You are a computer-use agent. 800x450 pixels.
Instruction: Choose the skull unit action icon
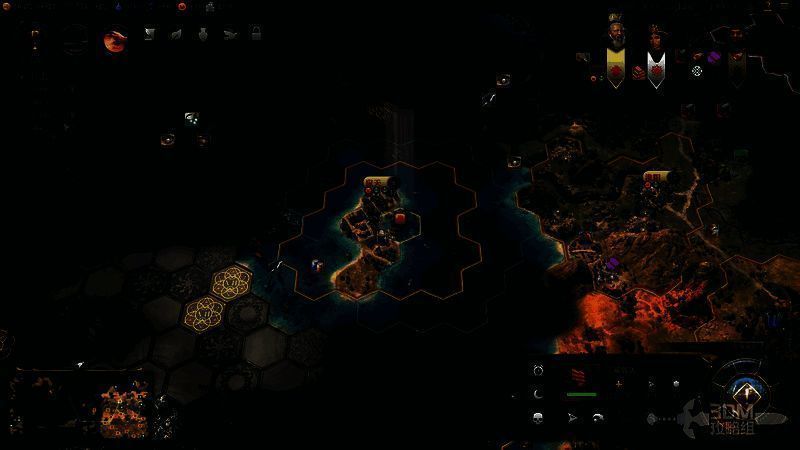click(x=539, y=417)
